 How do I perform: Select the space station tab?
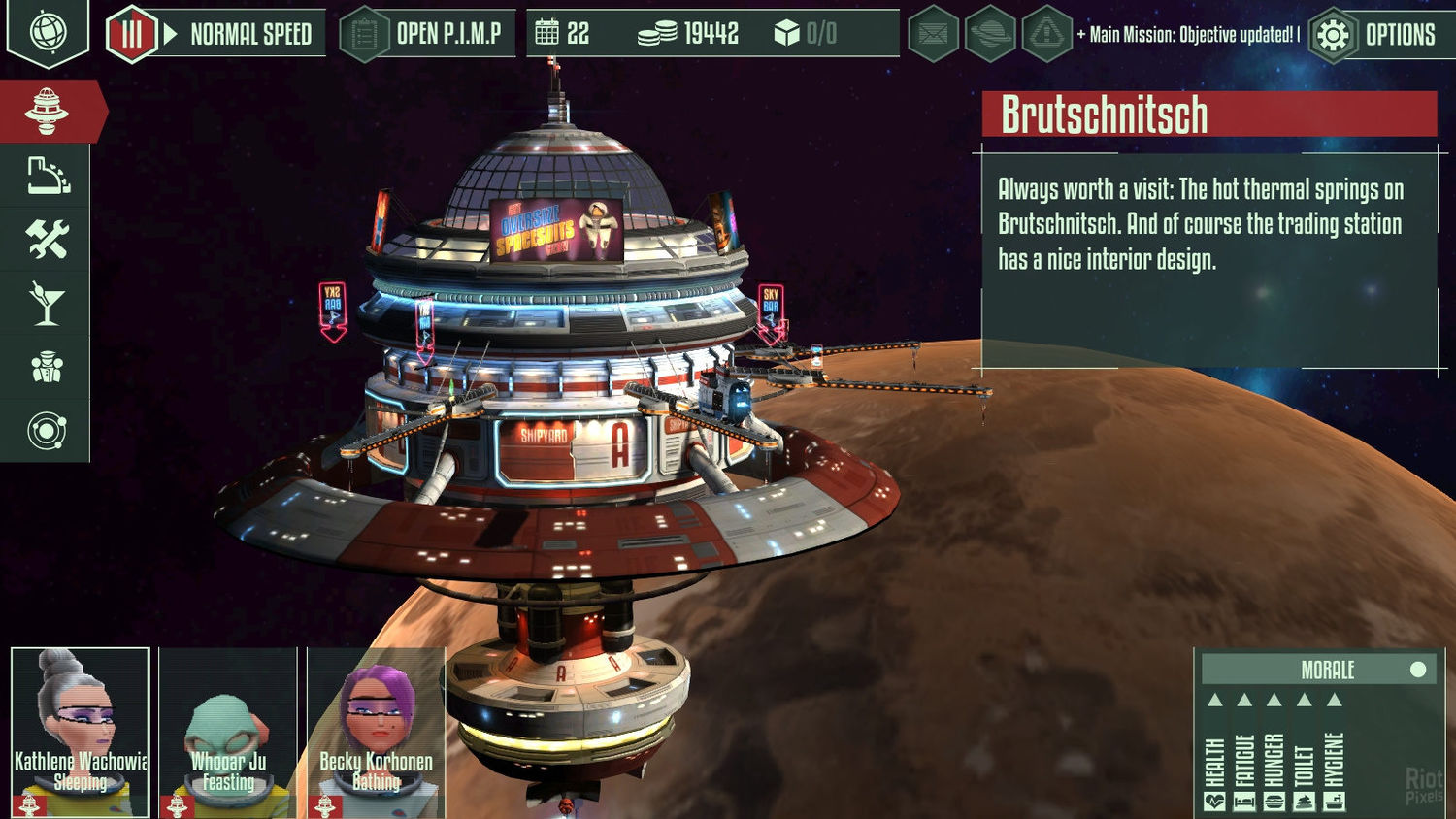[x=47, y=112]
